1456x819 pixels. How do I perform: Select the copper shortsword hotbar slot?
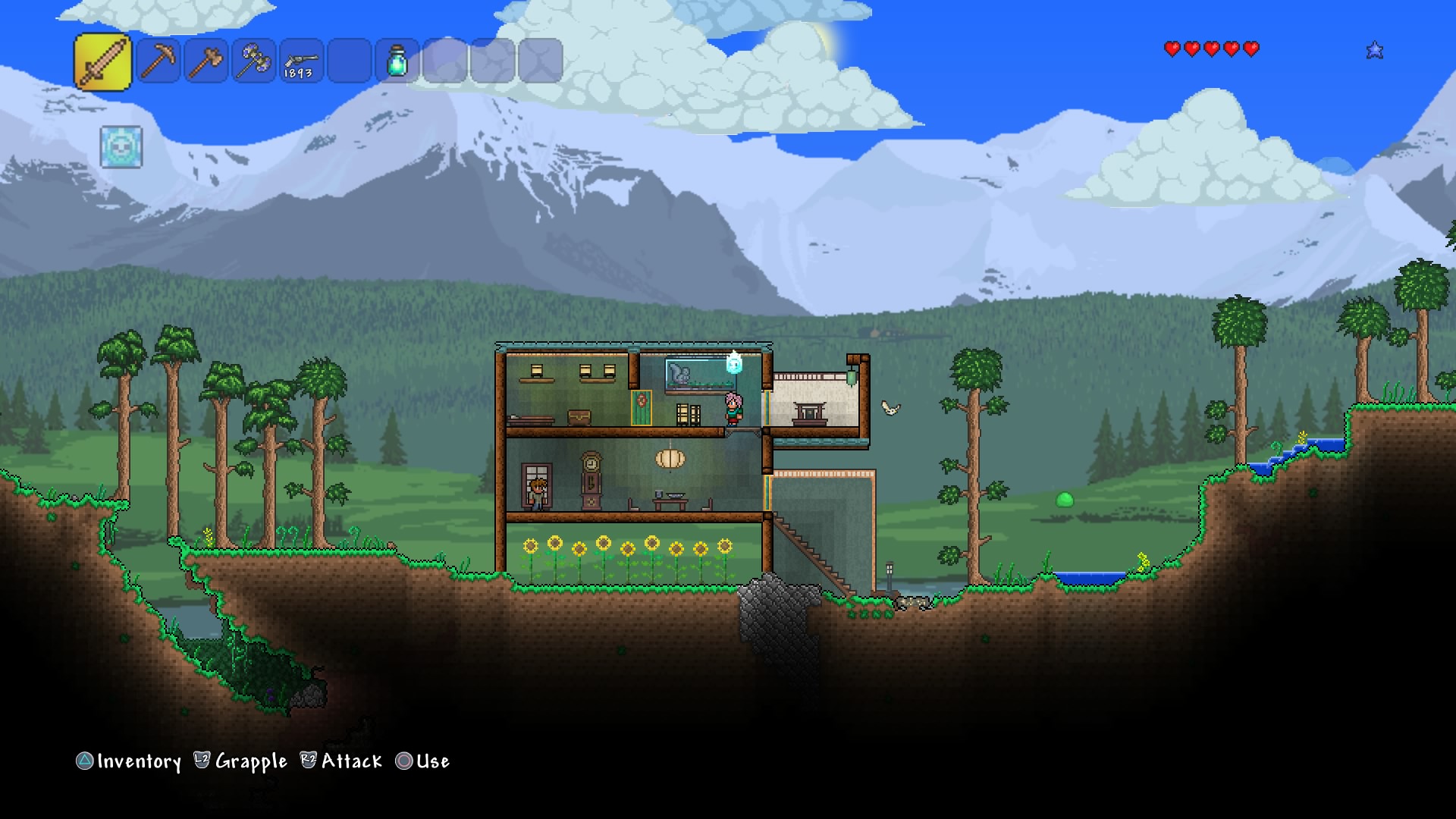pos(102,61)
